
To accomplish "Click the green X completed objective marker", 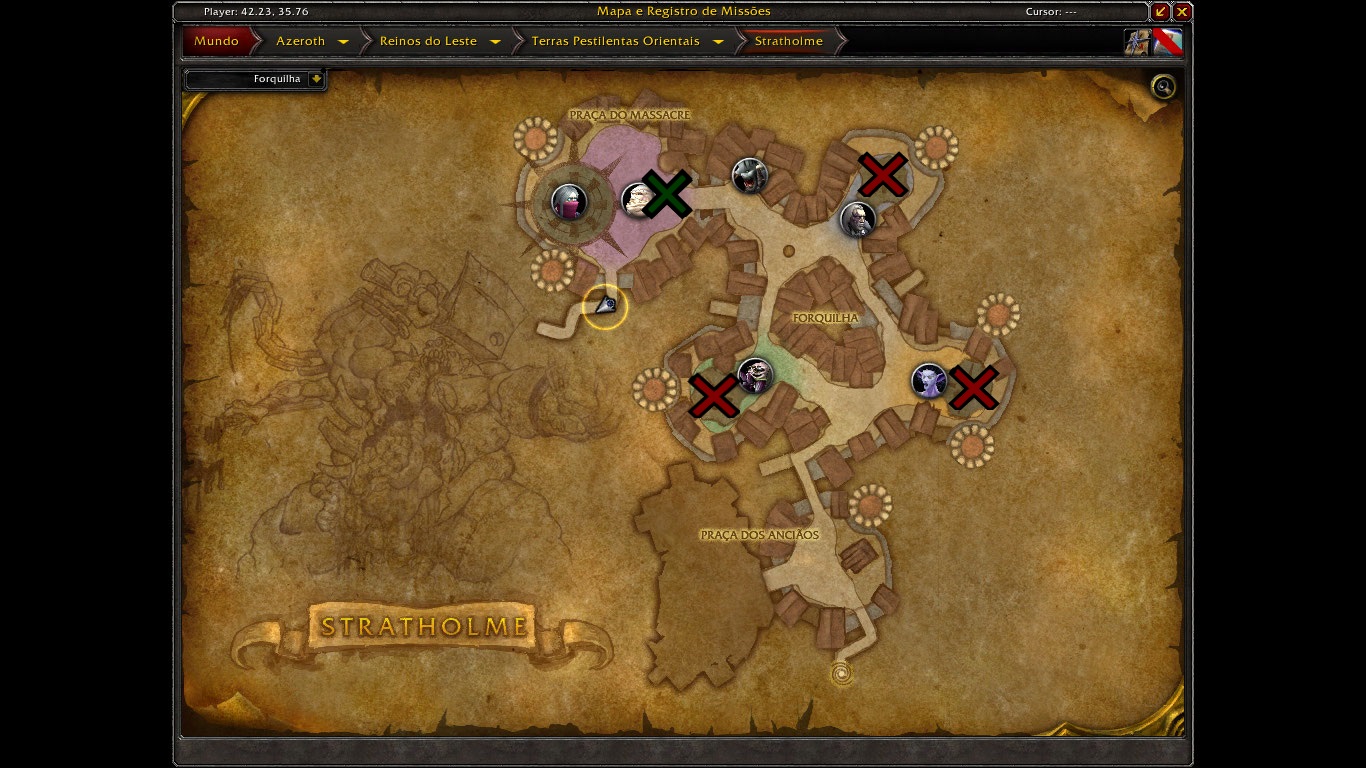I will coord(669,192).
